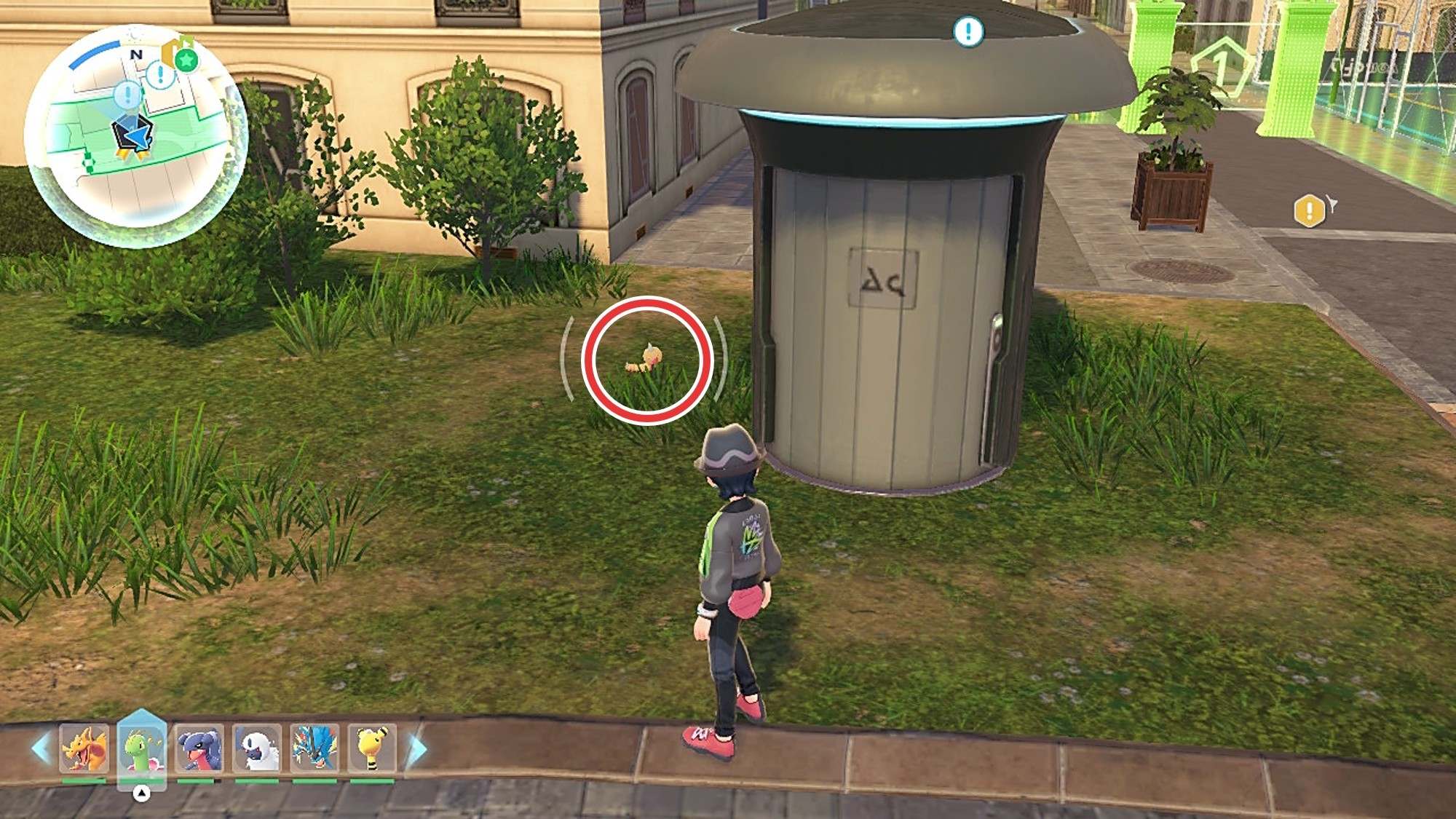1456x819 pixels.
Task: Select Charizard in the party bar
Action: 84,748
